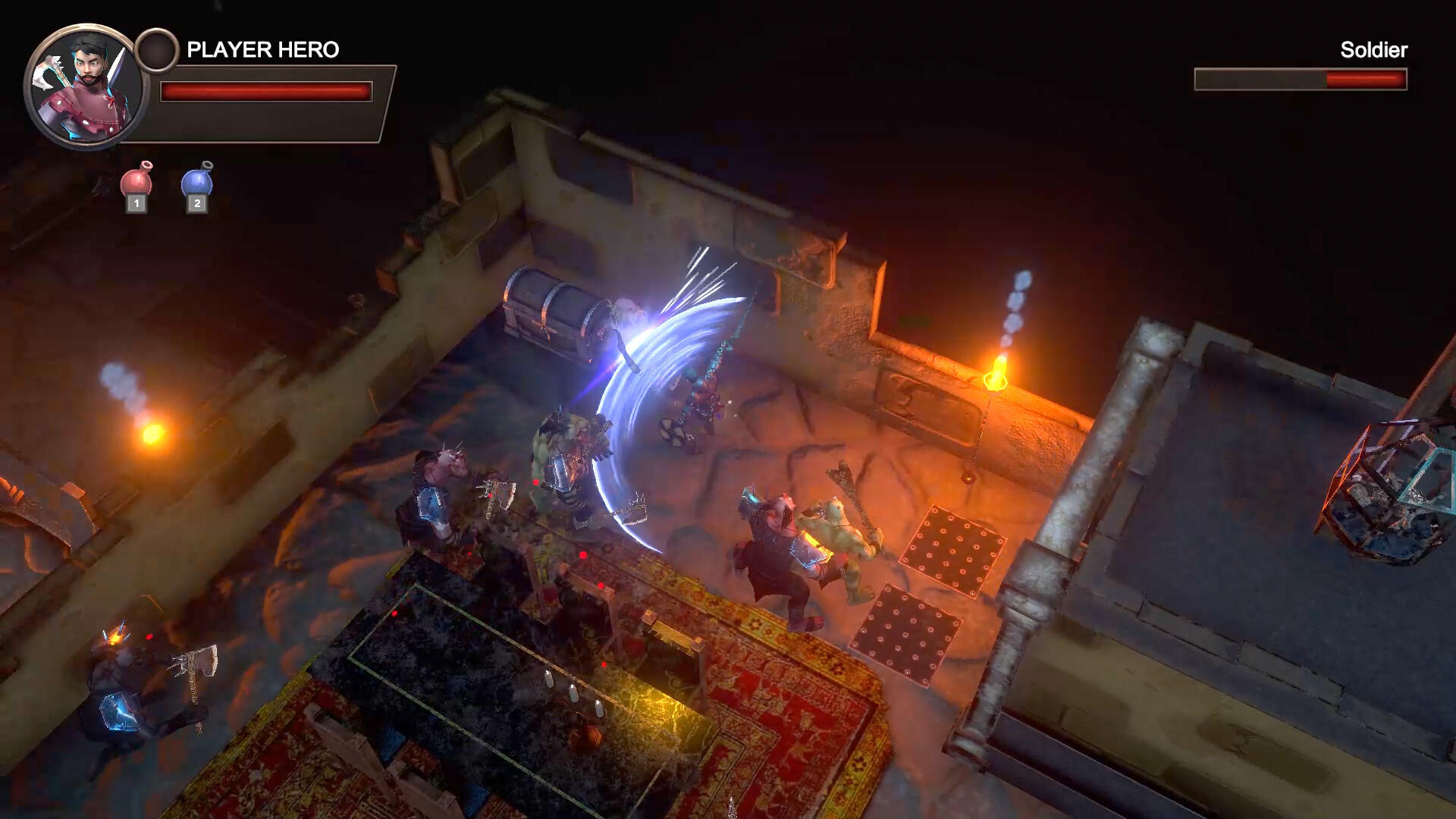Click the hero's red health bar
This screenshot has width=1456, height=819.
pos(265,91)
